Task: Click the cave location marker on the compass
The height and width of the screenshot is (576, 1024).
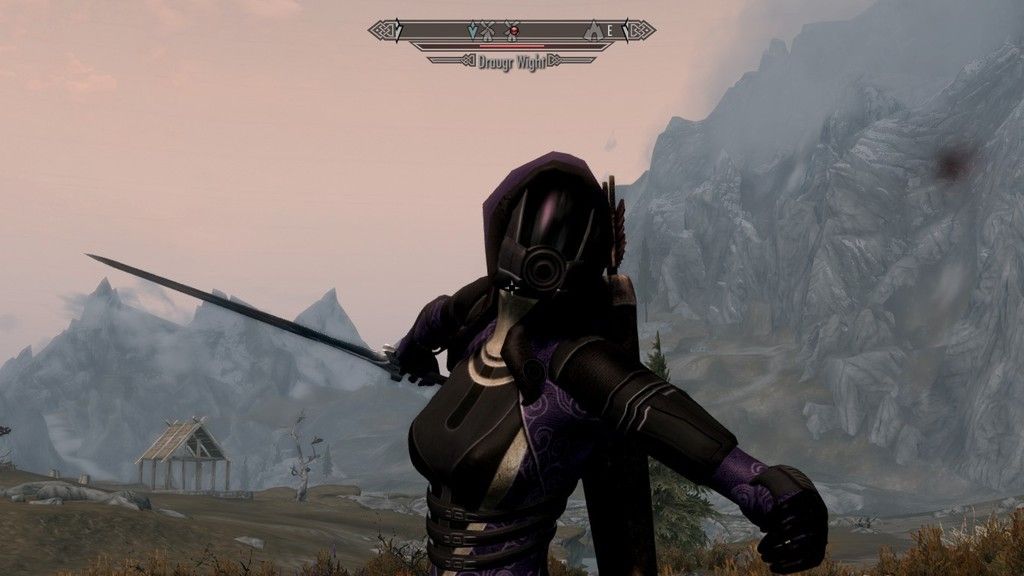Action: point(593,31)
